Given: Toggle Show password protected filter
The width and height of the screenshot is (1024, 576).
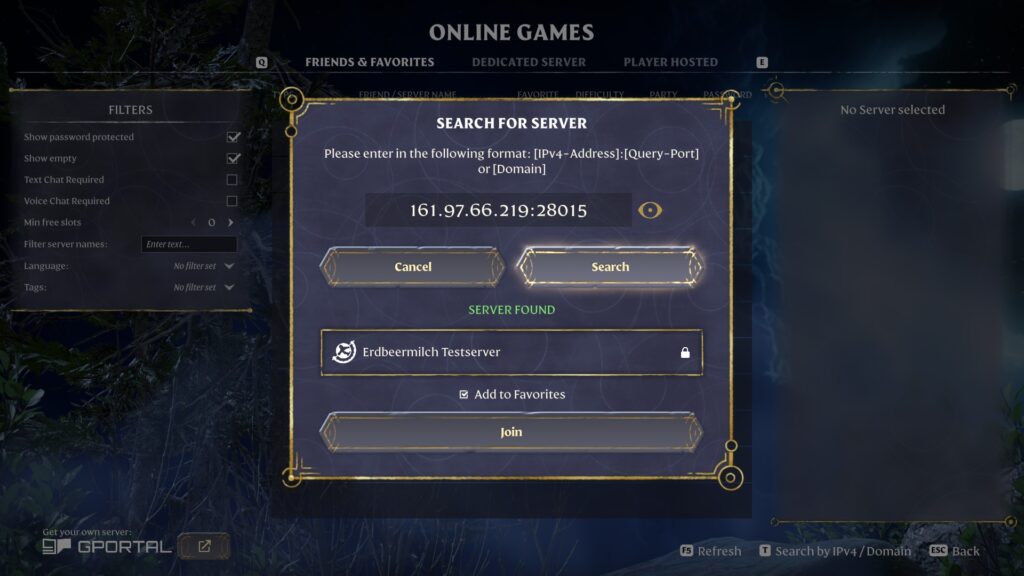Looking at the screenshot, I should (233, 137).
